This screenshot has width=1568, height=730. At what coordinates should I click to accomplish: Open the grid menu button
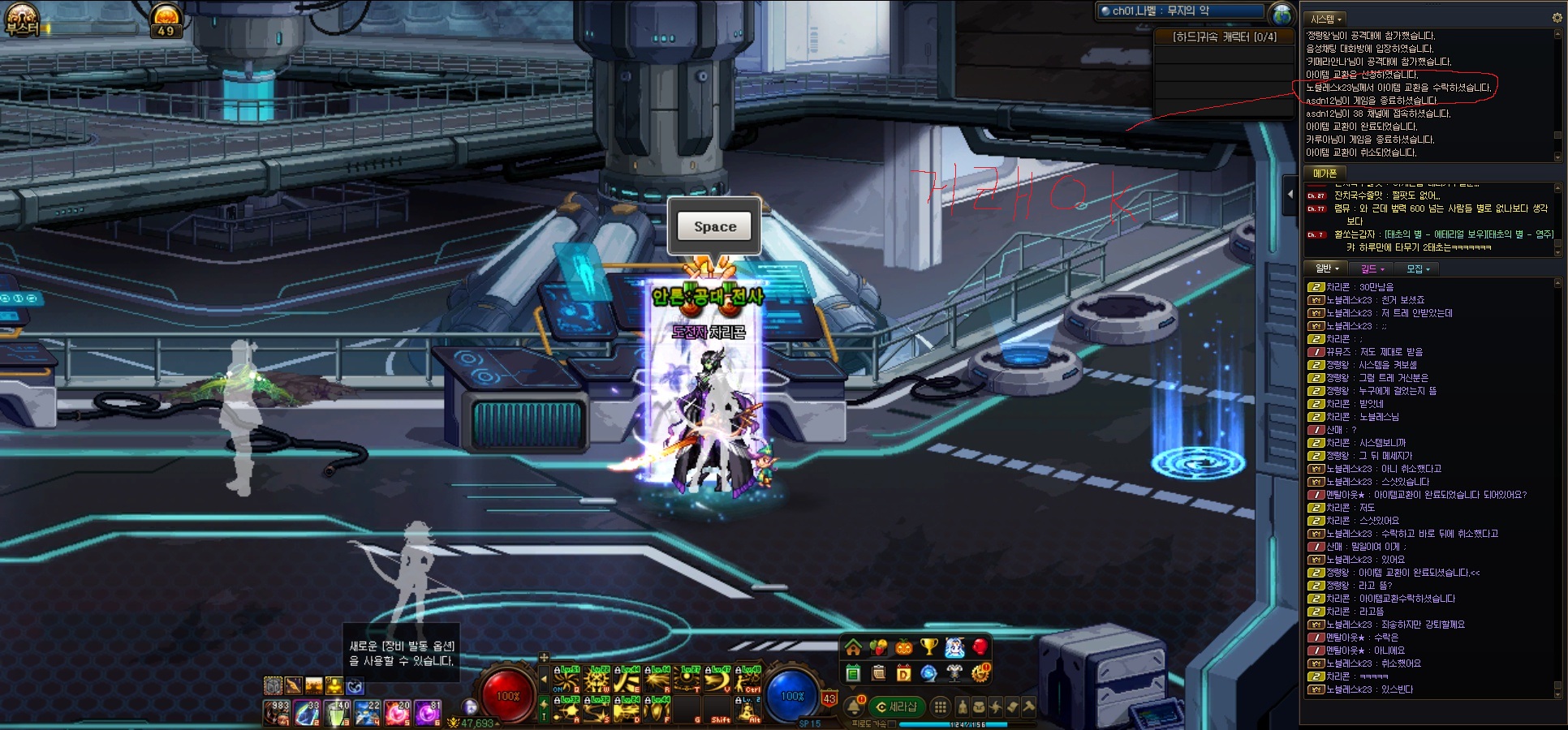point(940,706)
